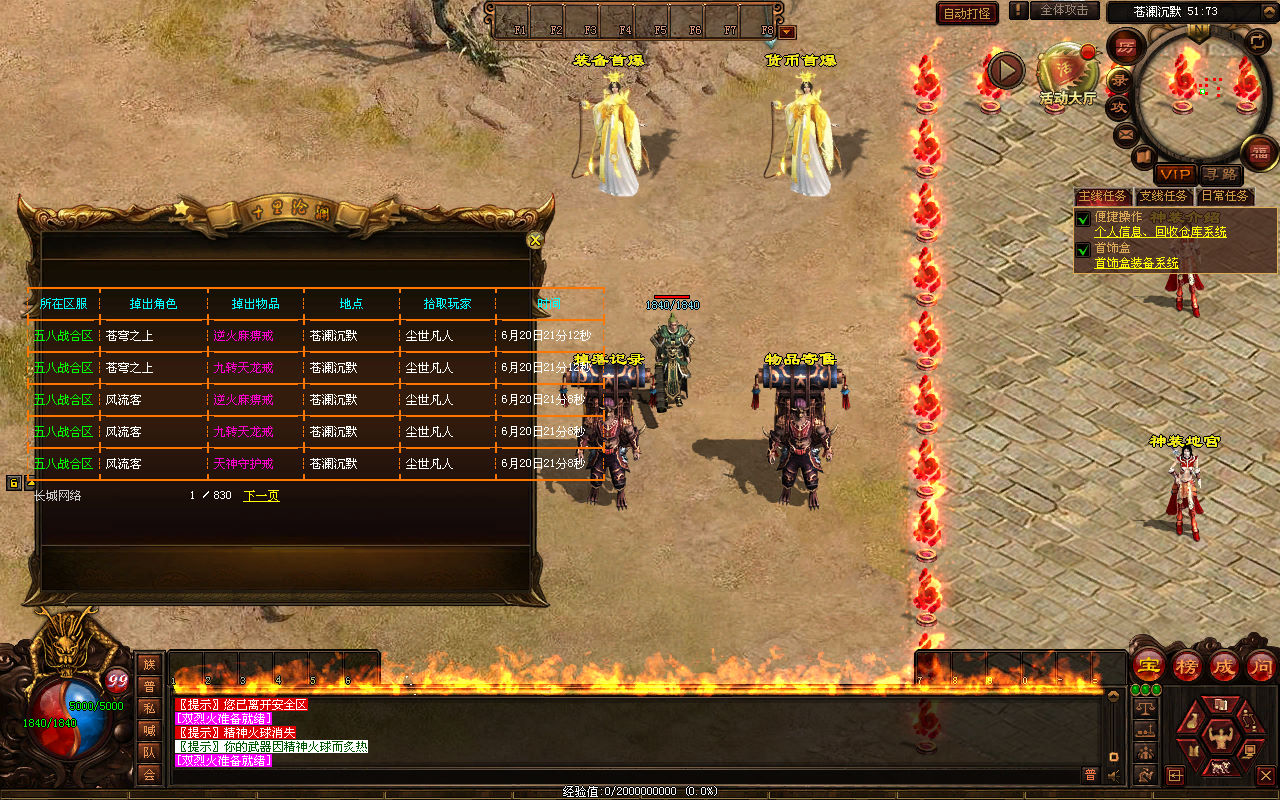The image size is (1280, 800).
Task: Click the 福 welfare button by the minimap
Action: [x=1258, y=152]
